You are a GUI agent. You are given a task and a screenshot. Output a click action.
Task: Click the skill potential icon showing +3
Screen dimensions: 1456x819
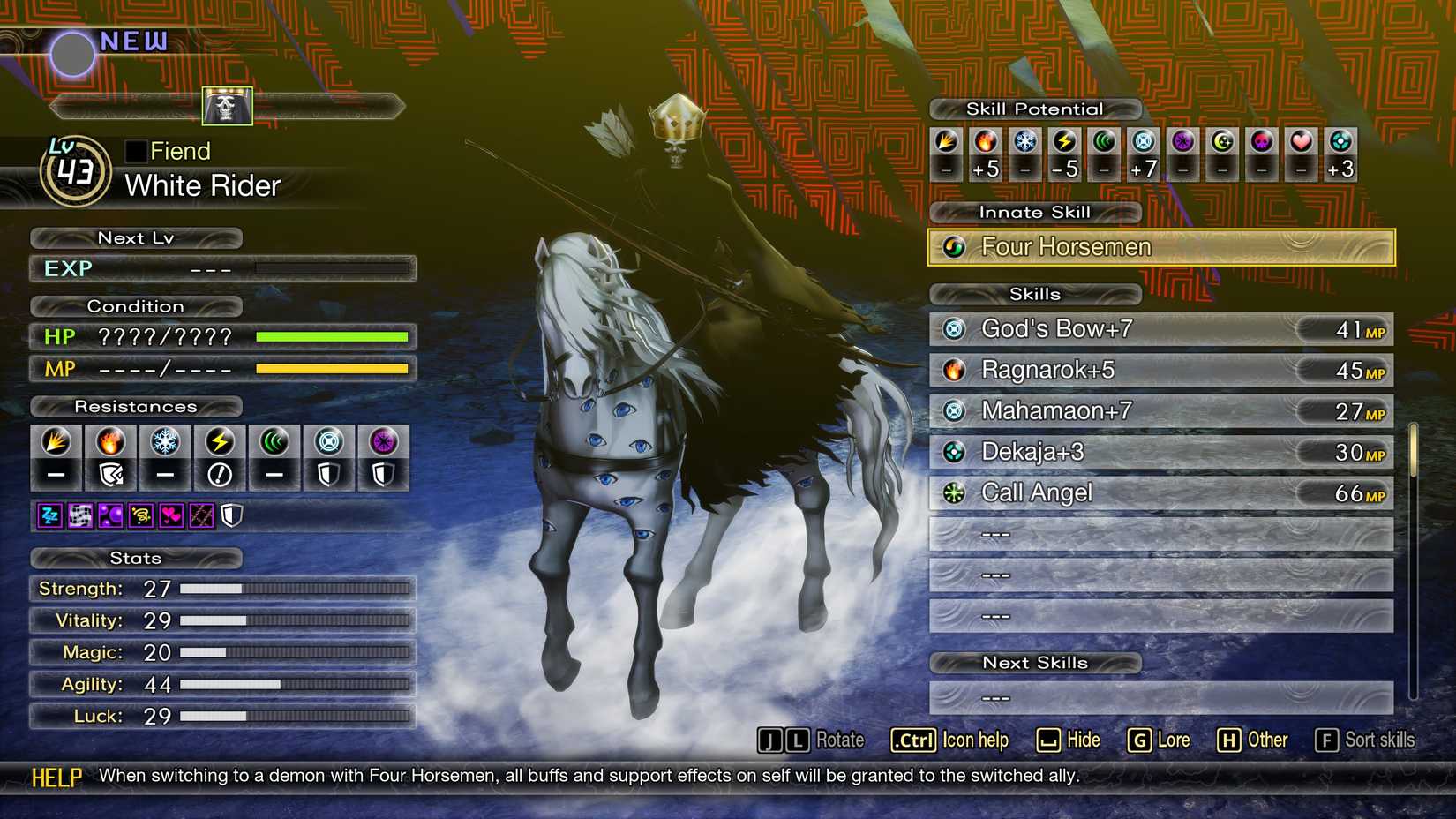coord(1340,144)
